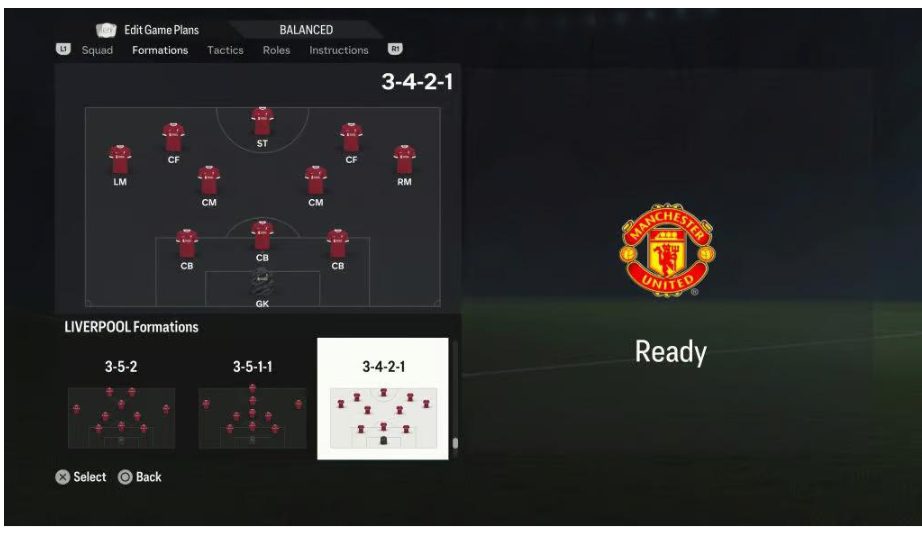Show the Instructions tab
Screen dimensions: 922x533
click(x=338, y=50)
